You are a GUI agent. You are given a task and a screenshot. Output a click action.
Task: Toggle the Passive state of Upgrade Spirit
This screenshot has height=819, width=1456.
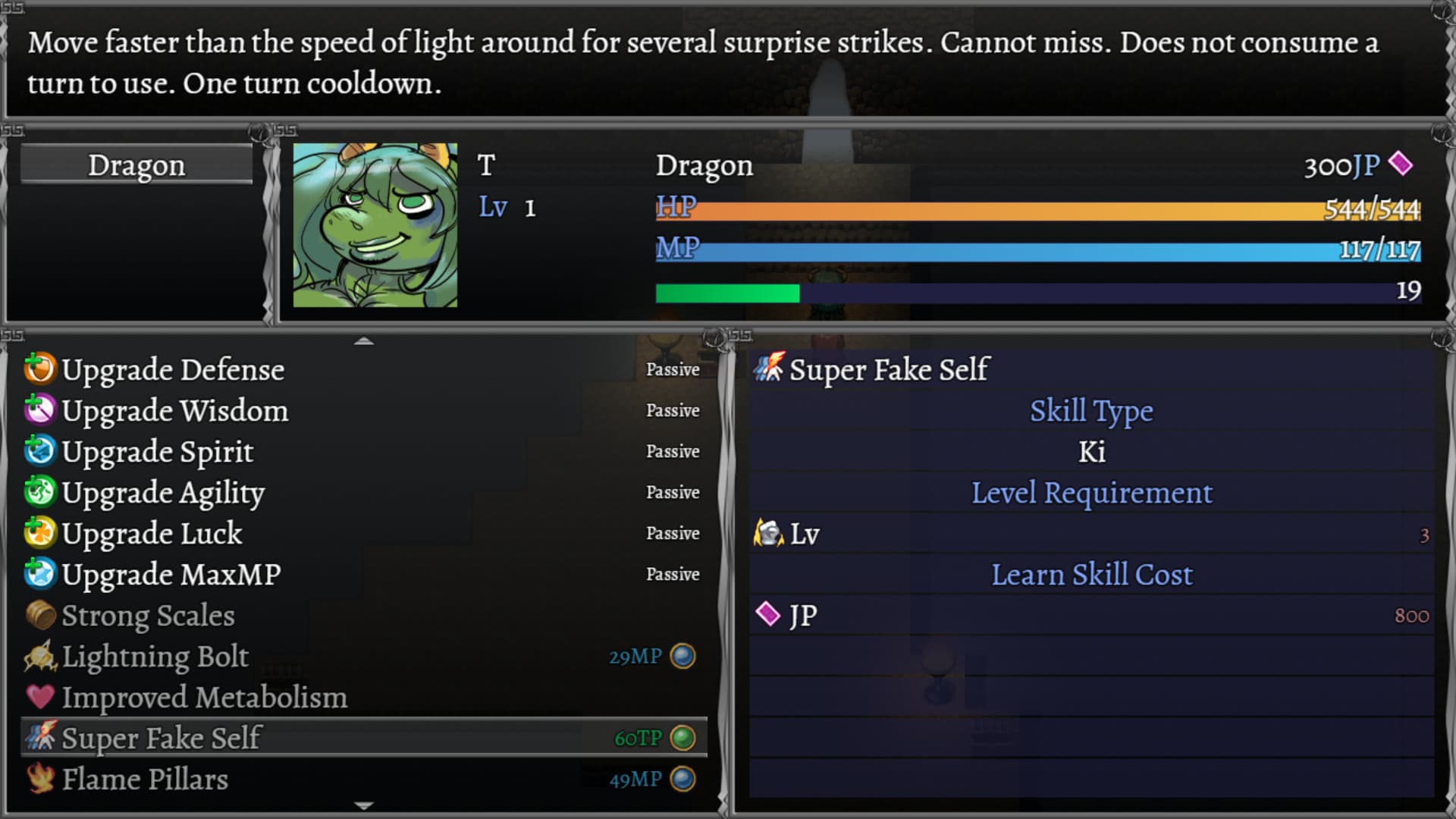tap(673, 451)
